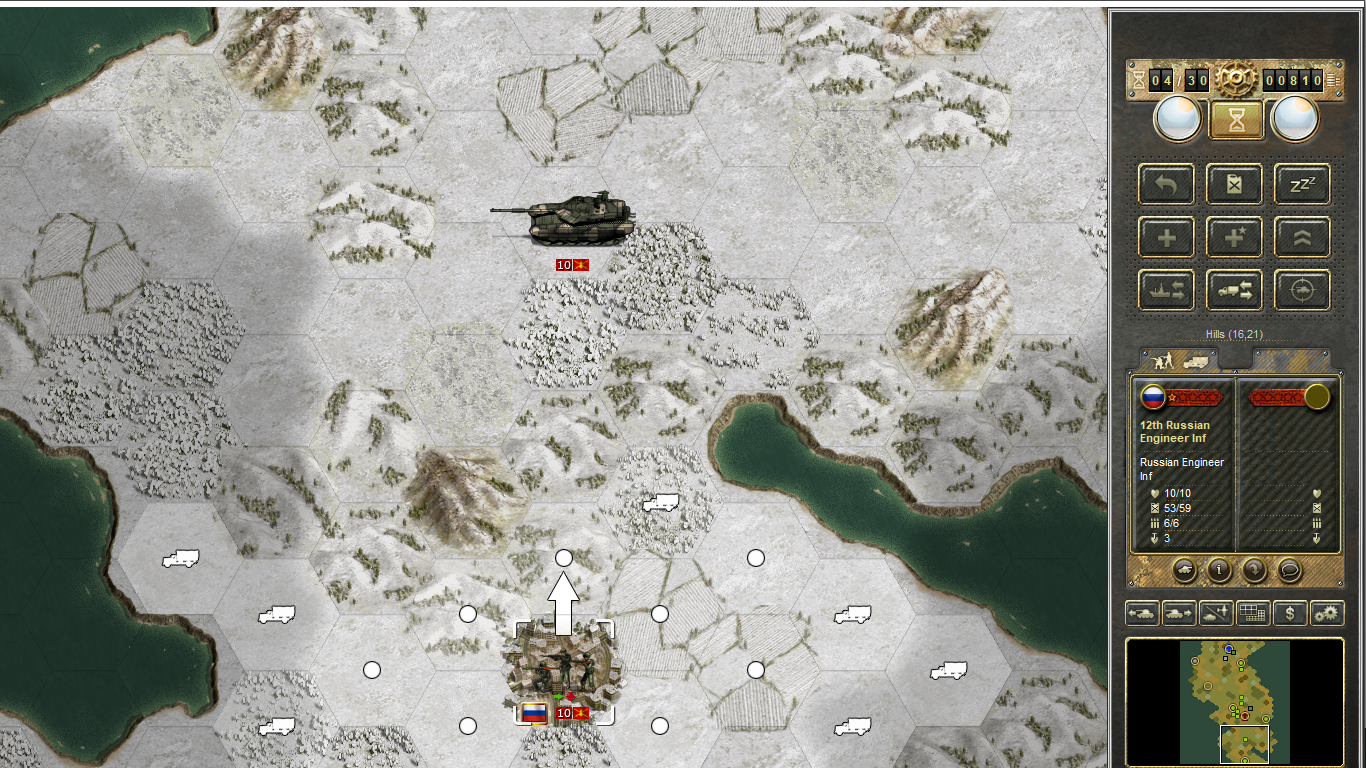Select the next unit tank-arrow button
The width and height of the screenshot is (1366, 768).
pos(1179,613)
